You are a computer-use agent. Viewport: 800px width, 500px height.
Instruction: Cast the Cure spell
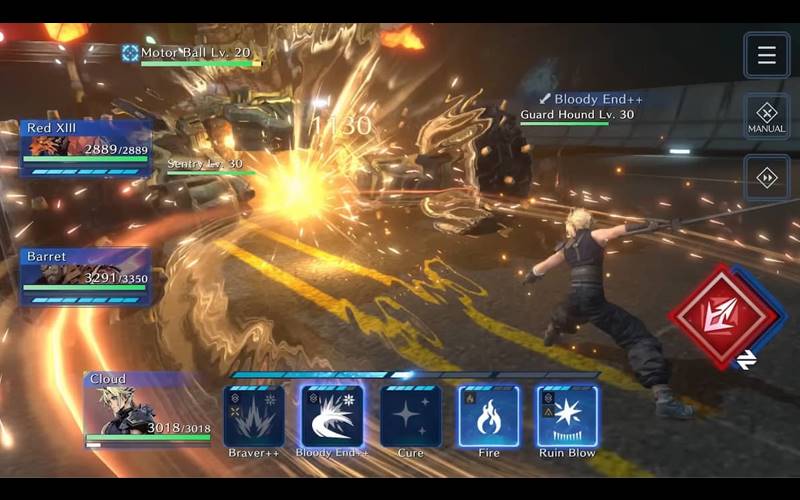pyautogui.click(x=410, y=416)
